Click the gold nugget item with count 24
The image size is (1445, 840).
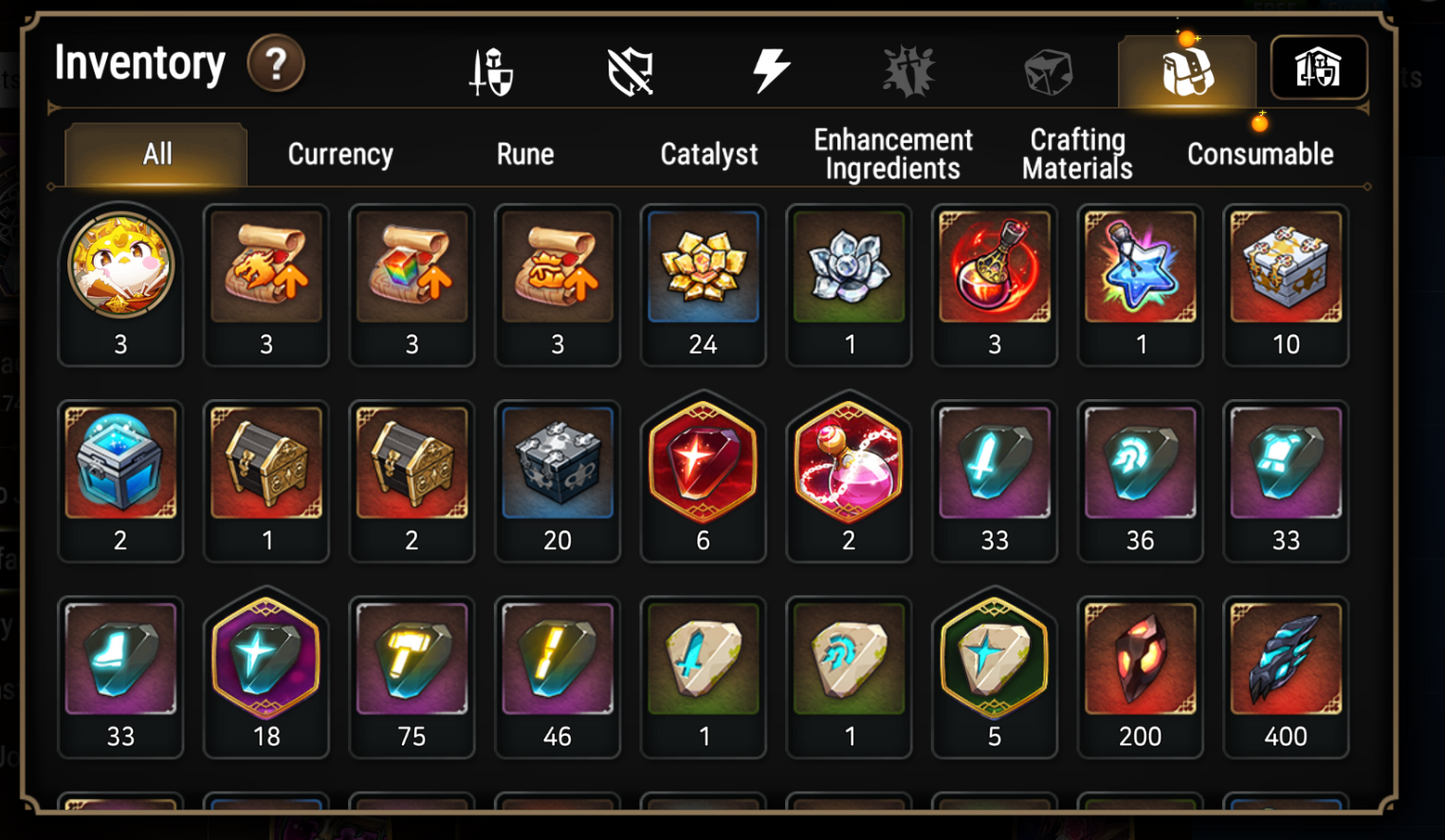tap(703, 267)
